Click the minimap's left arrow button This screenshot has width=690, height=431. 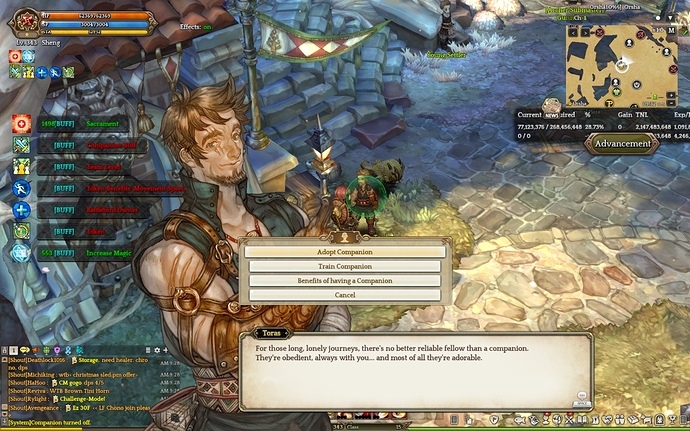pyautogui.click(x=575, y=32)
